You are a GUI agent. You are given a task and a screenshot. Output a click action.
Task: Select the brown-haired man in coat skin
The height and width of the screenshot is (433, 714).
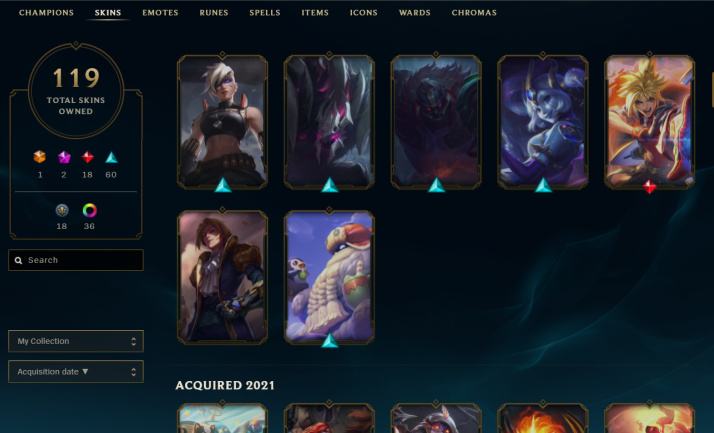pyautogui.click(x=222, y=277)
